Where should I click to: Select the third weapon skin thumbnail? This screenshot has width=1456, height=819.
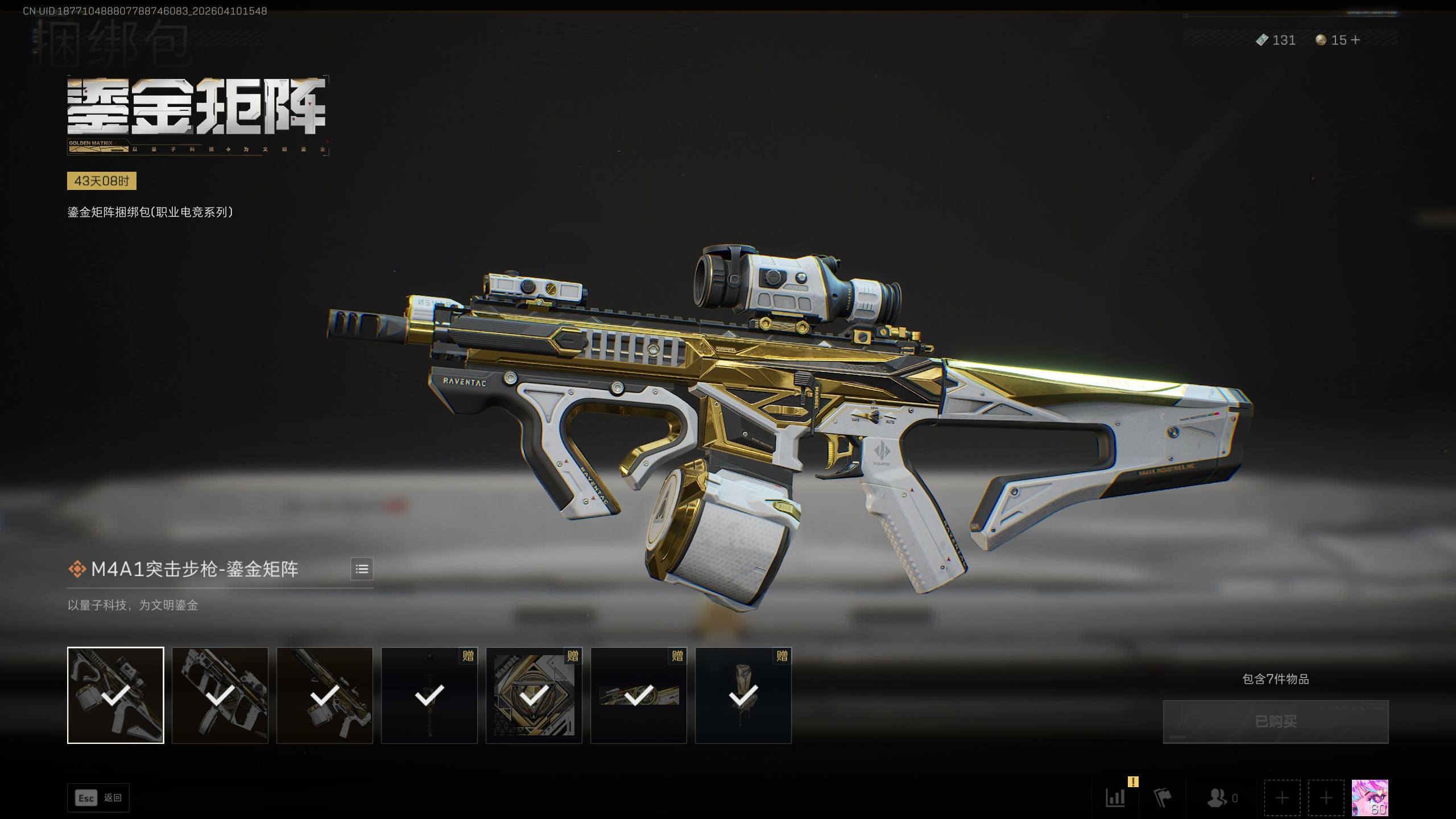pos(325,695)
